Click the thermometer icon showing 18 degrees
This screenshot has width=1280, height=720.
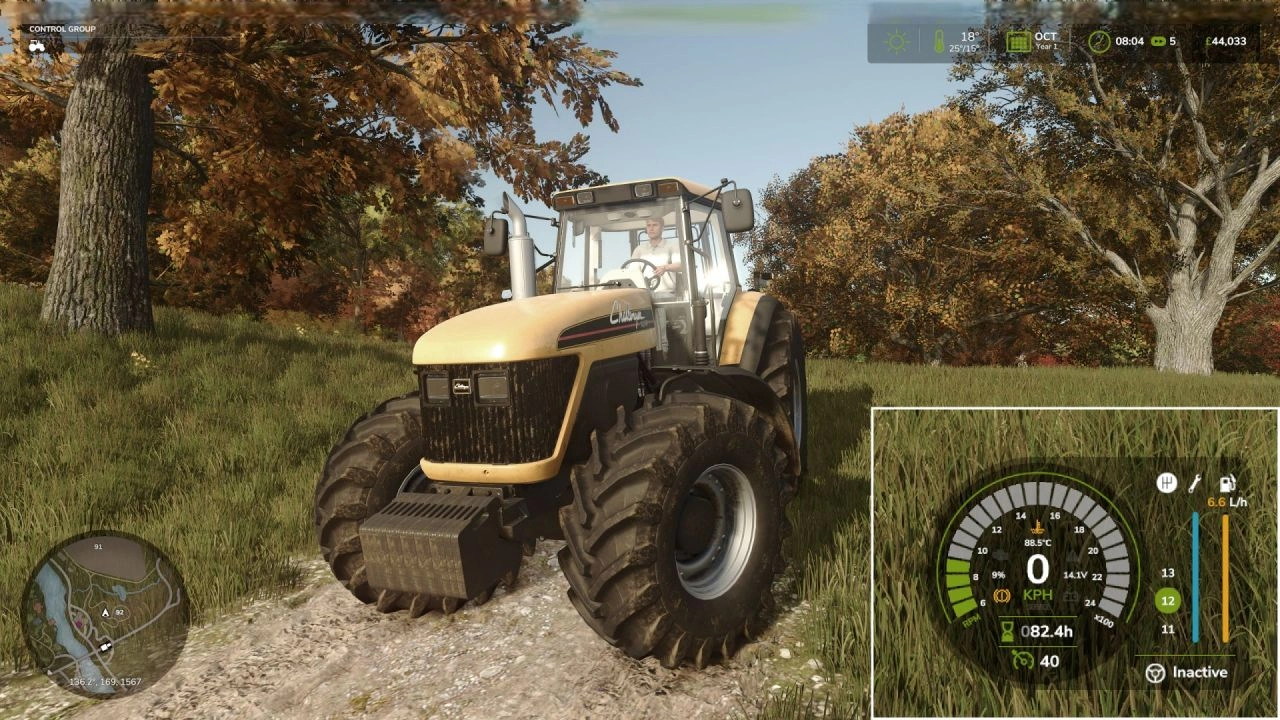938,40
